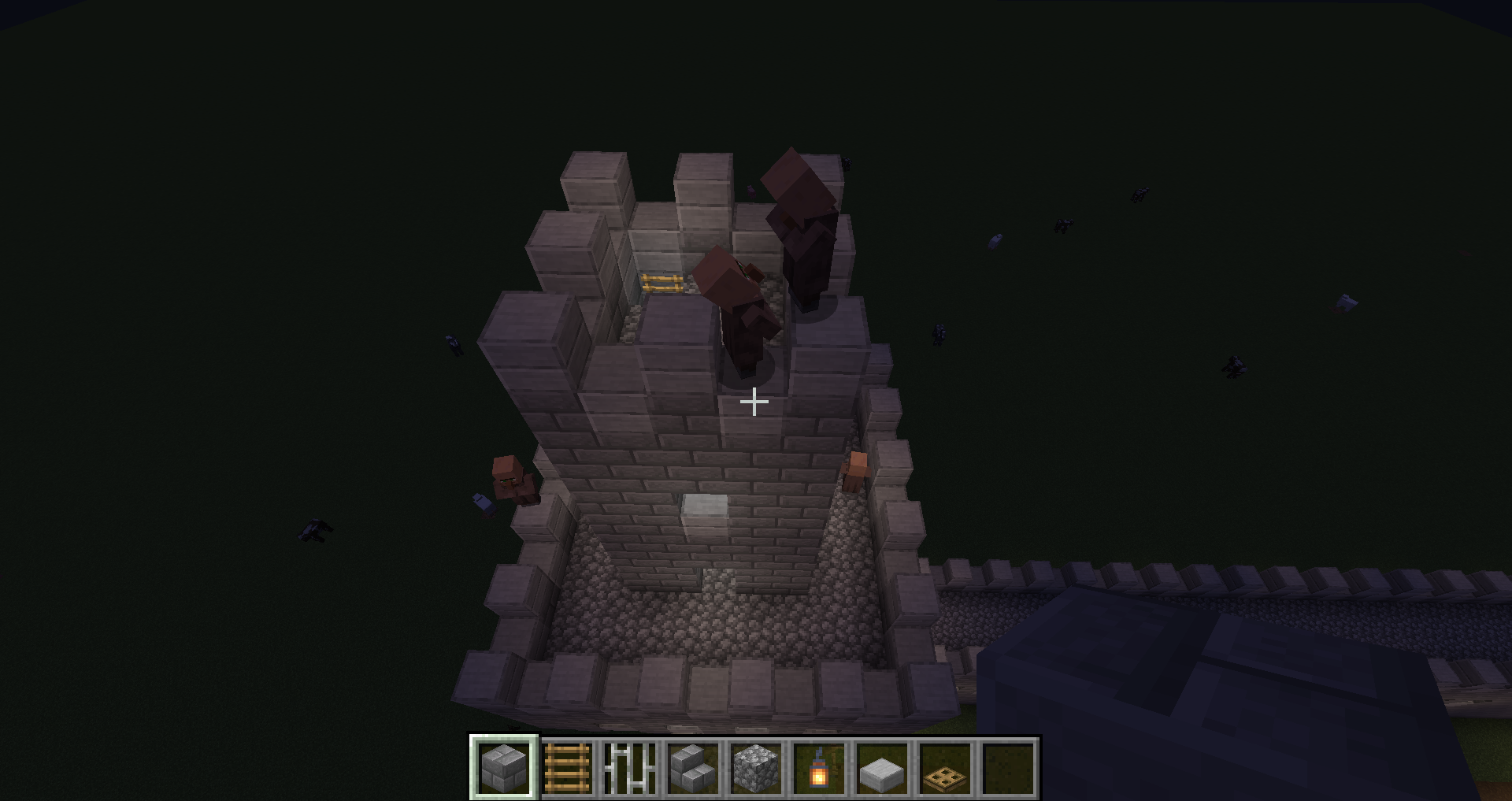Select the cobblestone block slot
1512x801 pixels.
click(x=756, y=768)
